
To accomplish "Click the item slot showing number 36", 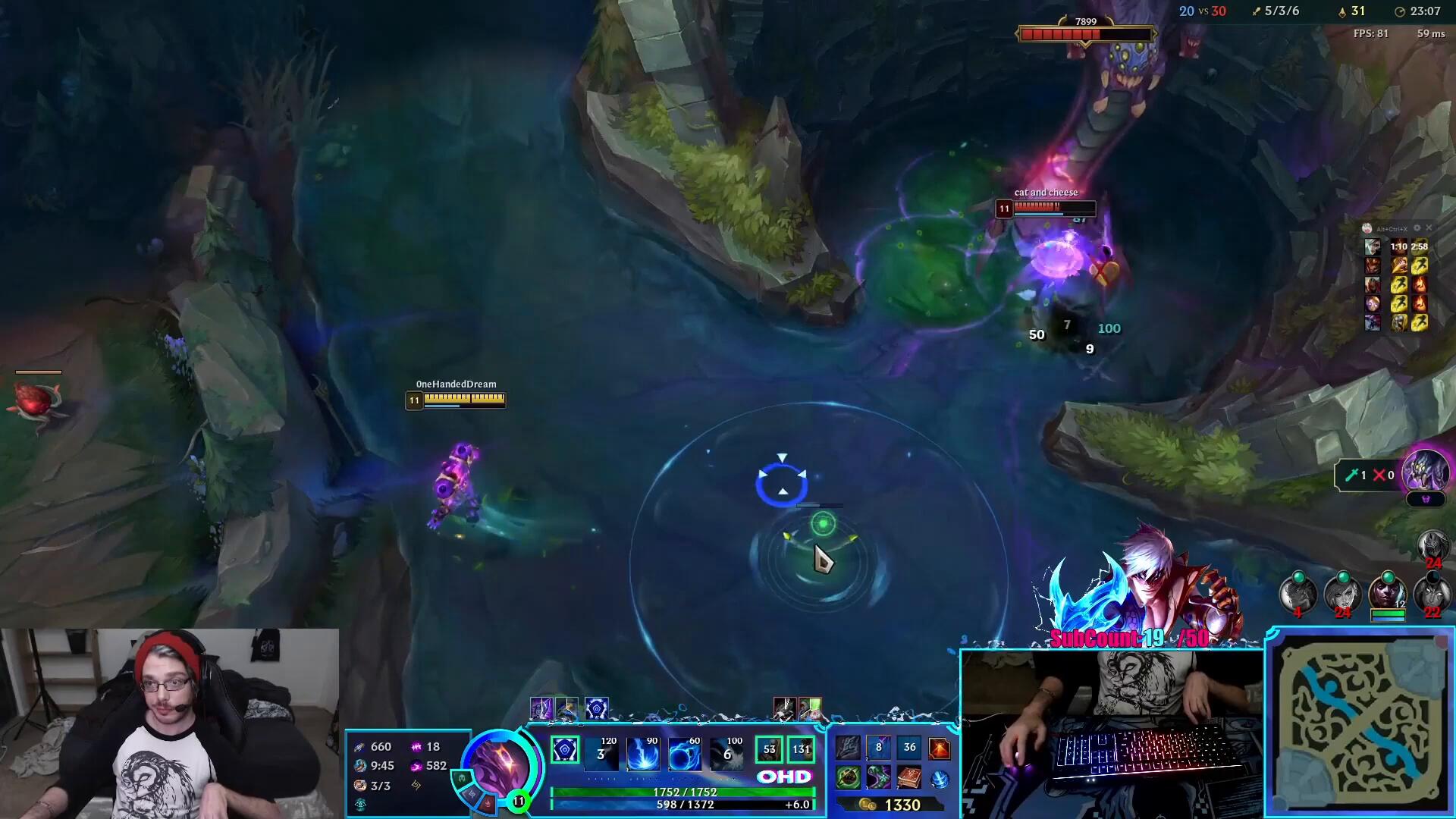I will (909, 748).
